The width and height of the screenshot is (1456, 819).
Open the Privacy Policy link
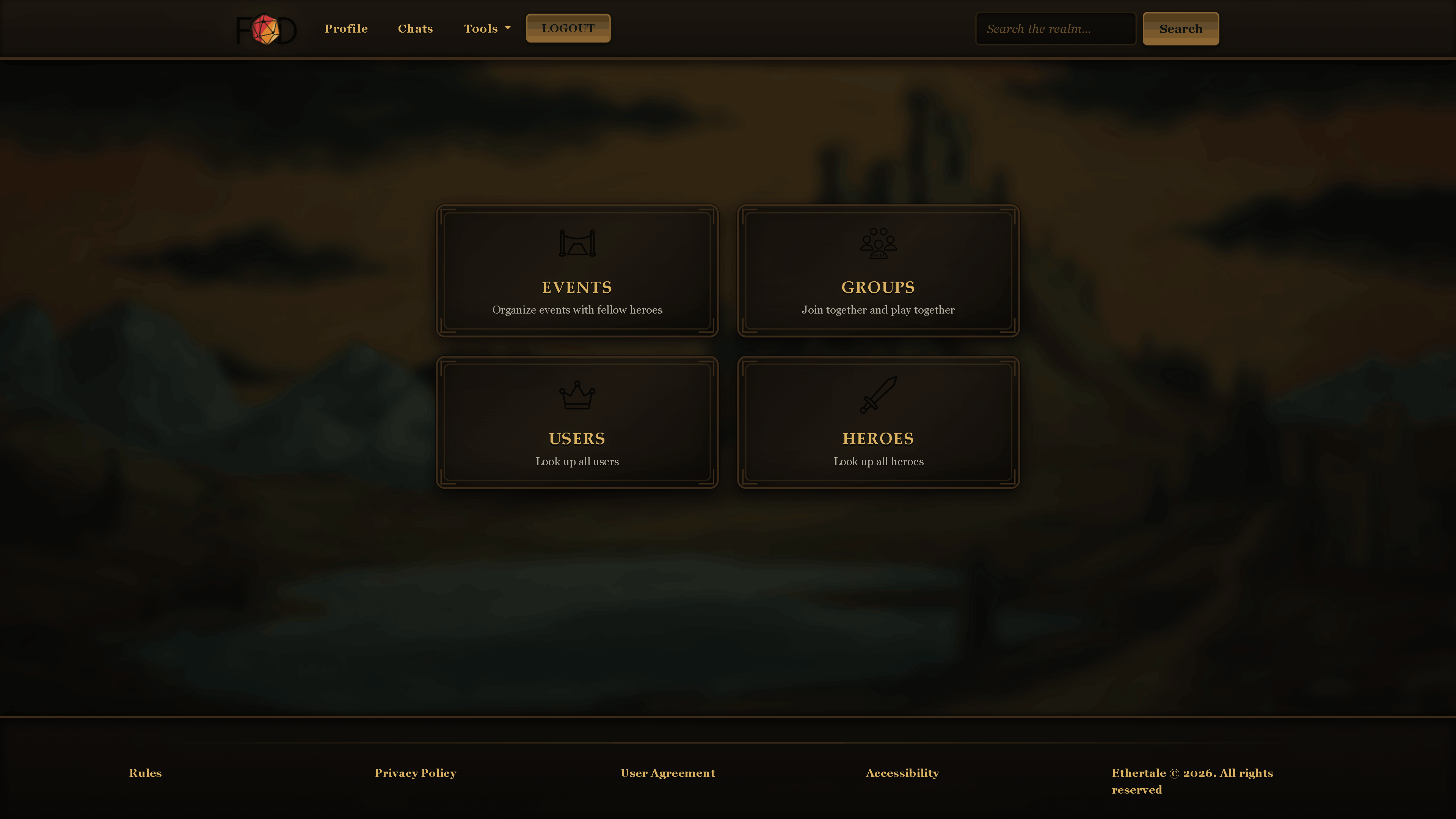[x=416, y=773]
